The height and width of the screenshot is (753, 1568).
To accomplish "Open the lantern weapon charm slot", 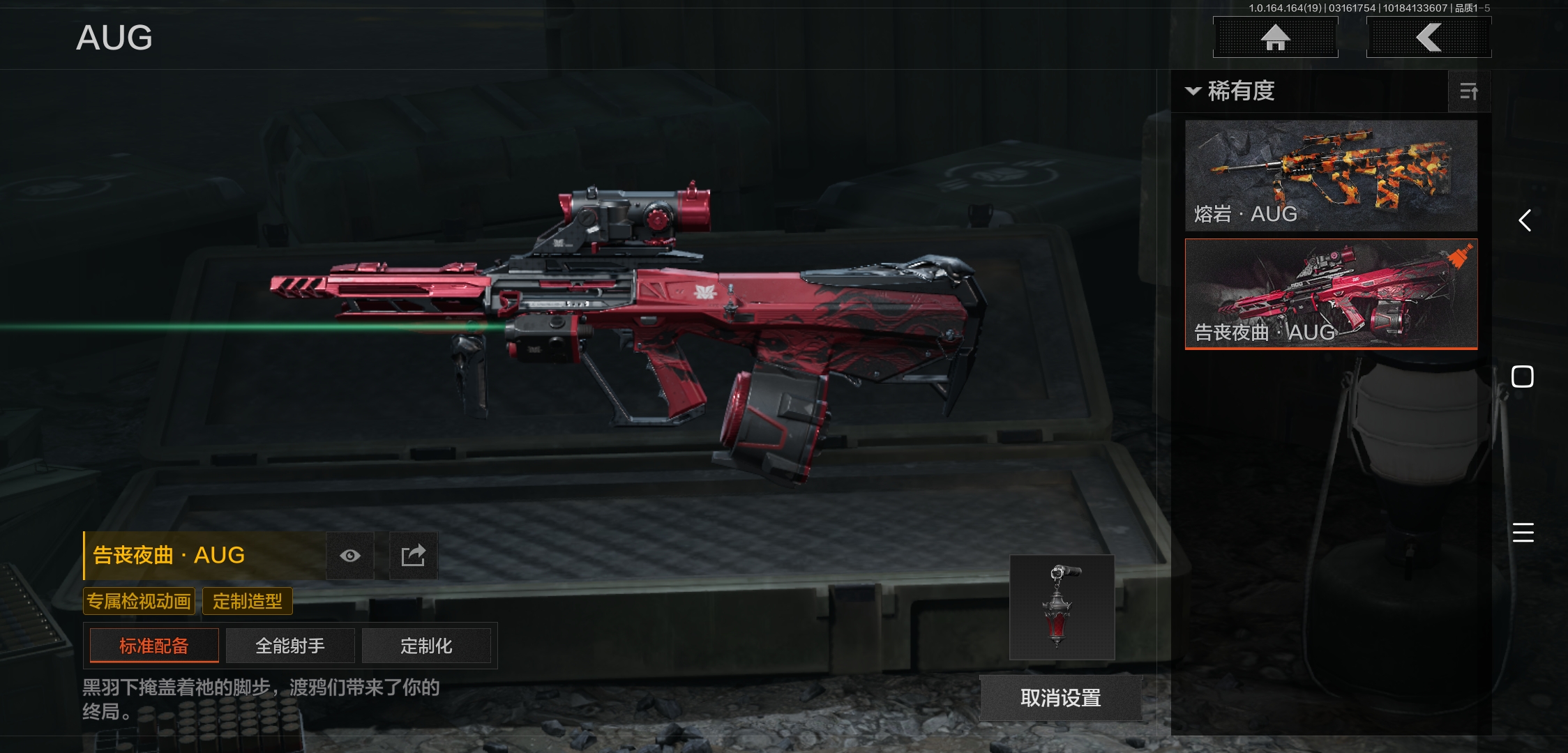I will [x=1062, y=607].
